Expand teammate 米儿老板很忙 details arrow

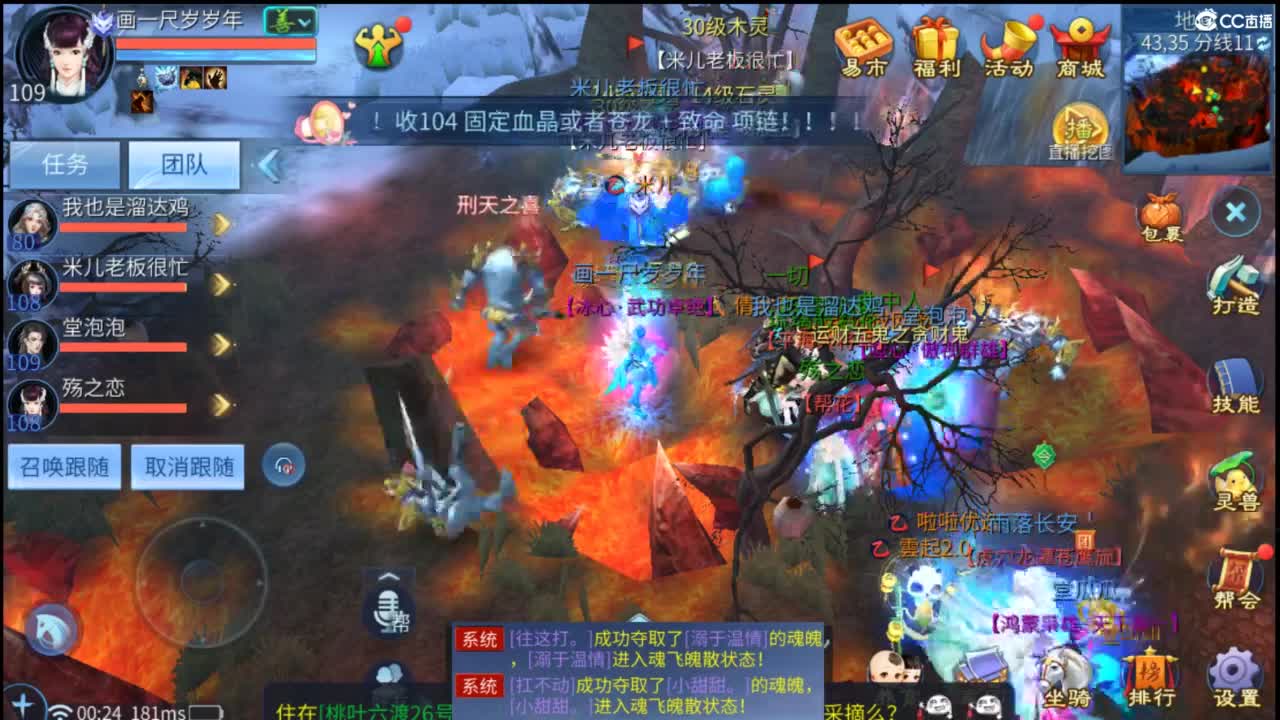pyautogui.click(x=222, y=282)
